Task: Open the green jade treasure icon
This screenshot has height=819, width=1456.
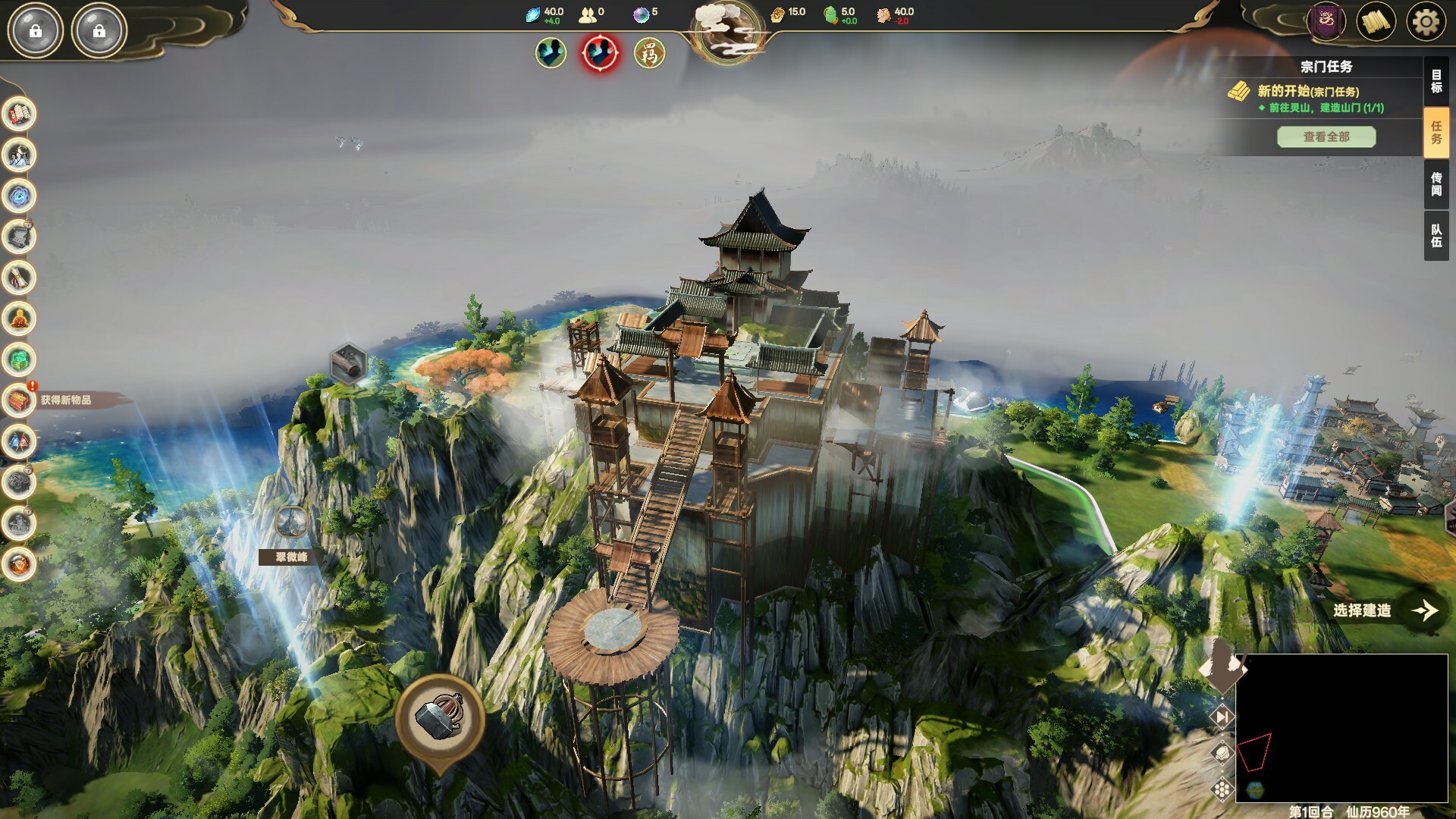Action: click(20, 359)
